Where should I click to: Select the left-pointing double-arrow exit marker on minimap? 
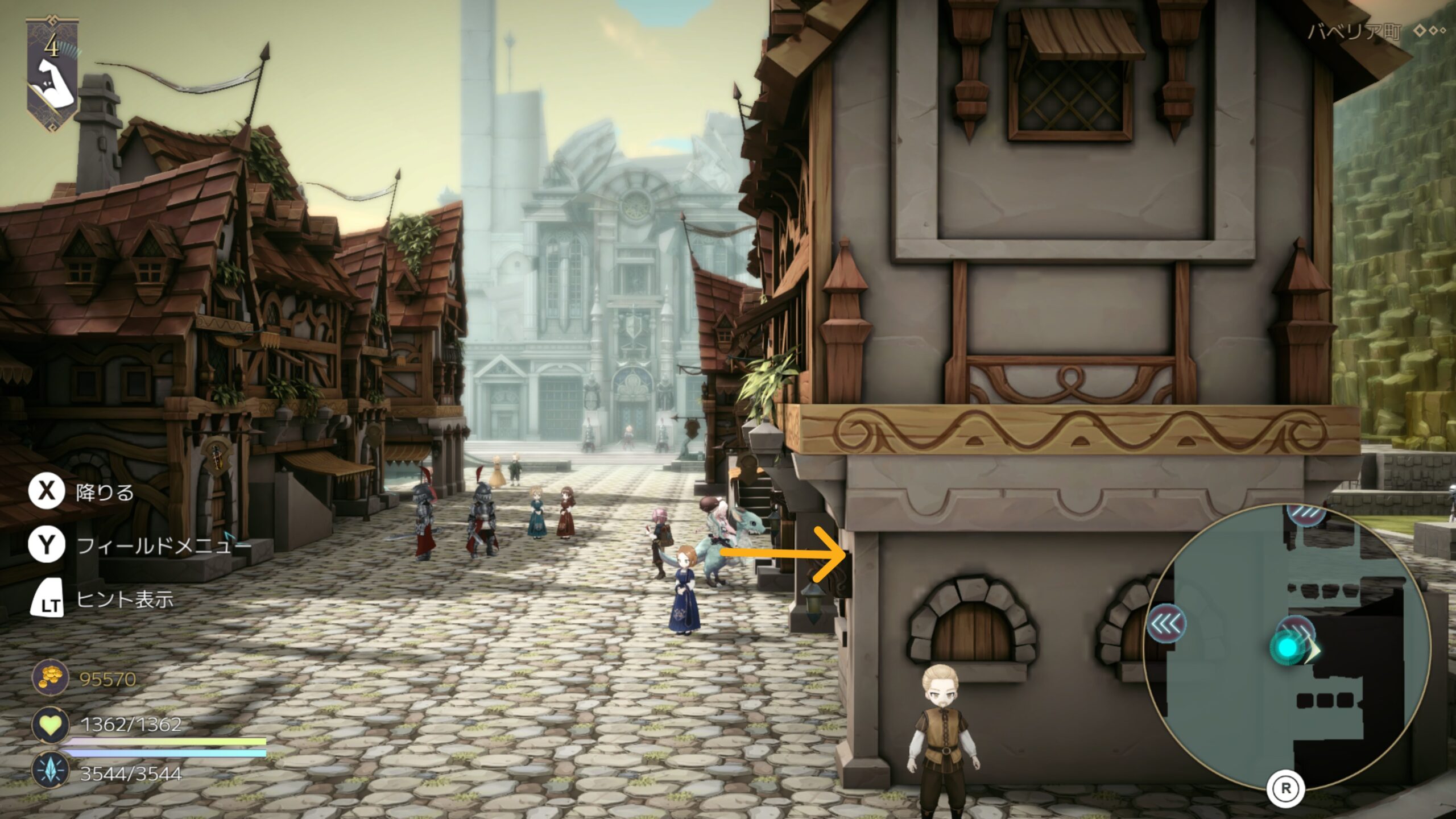[x=1166, y=624]
